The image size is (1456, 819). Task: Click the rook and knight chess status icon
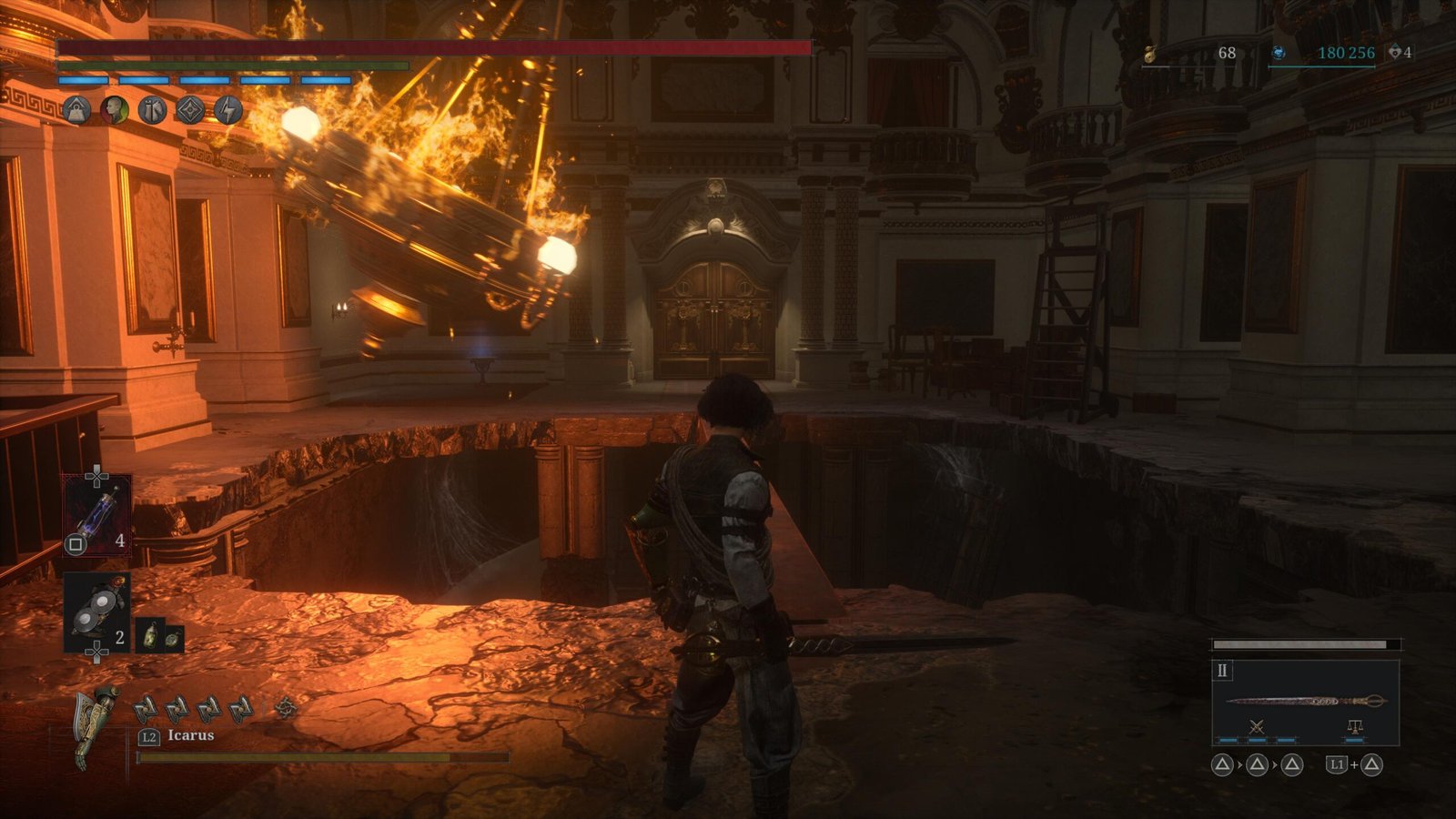click(152, 110)
